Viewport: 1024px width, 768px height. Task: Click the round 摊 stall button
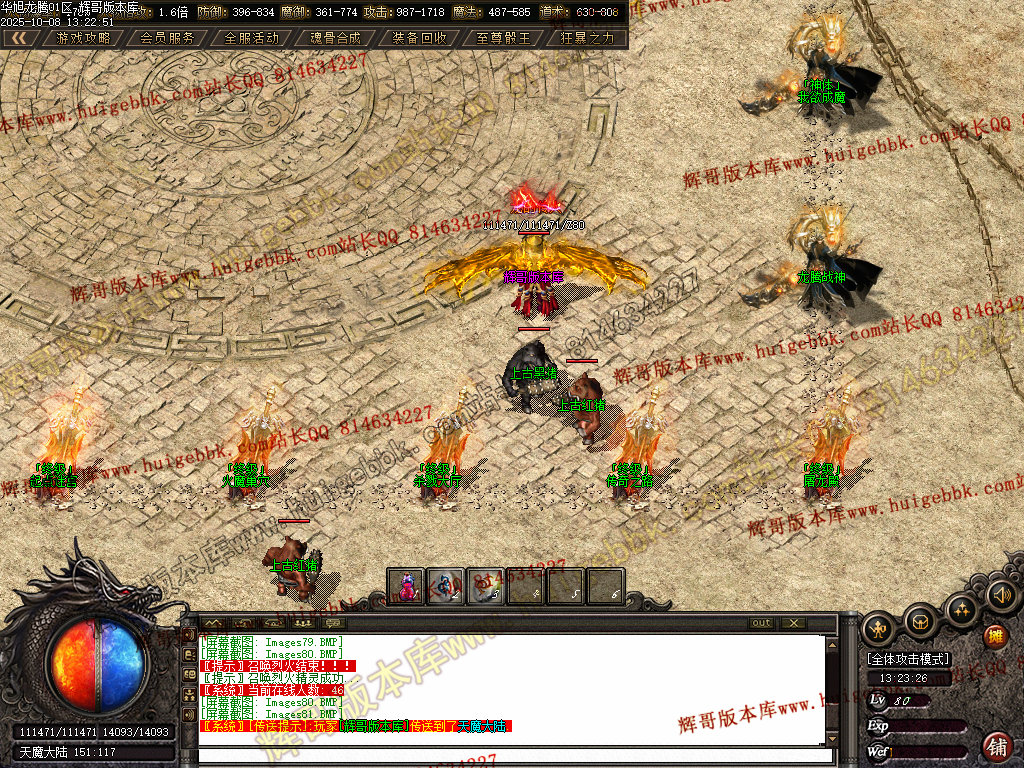pos(995,636)
